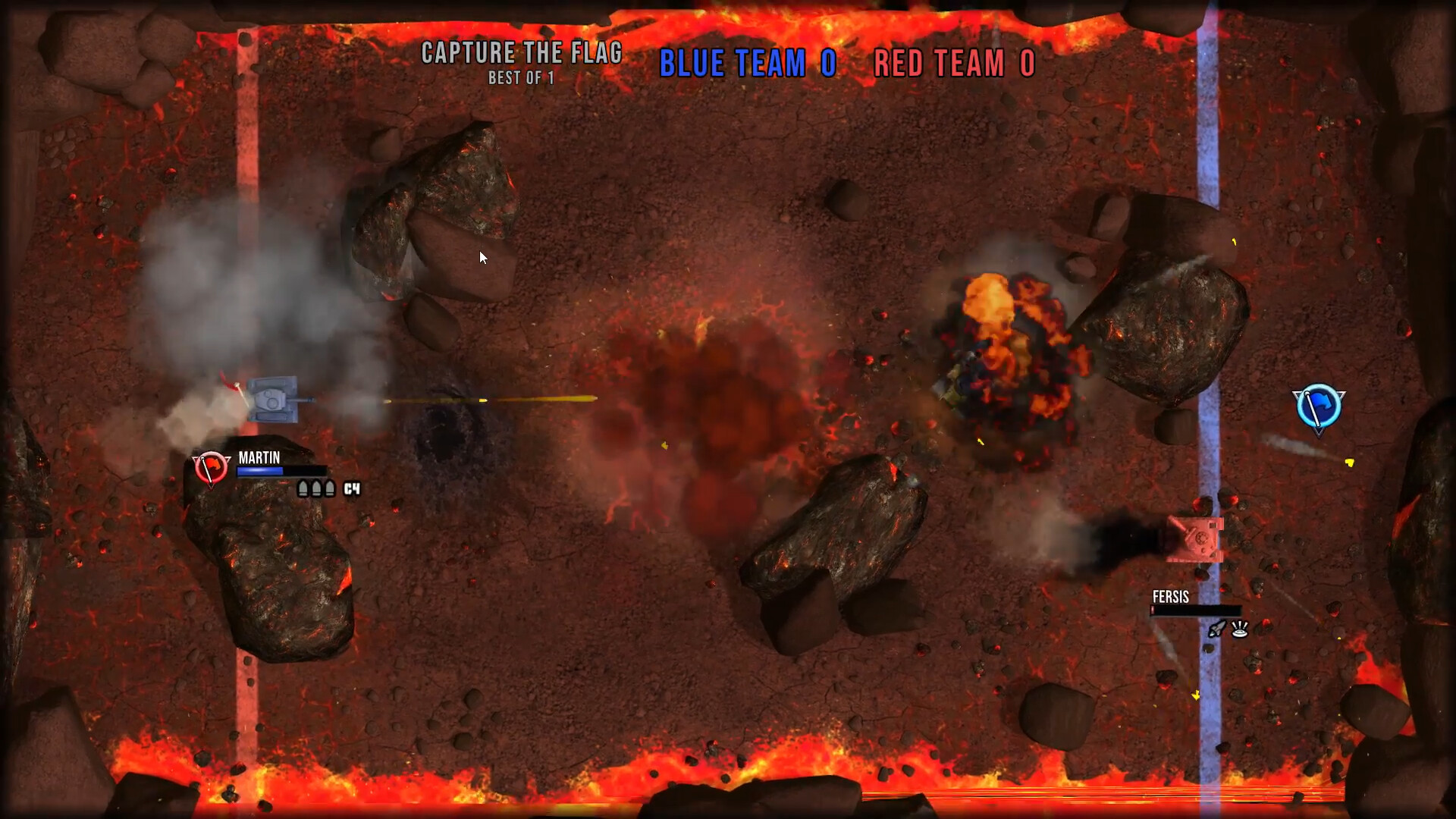The image size is (1456, 819).
Task: Select the mine icon under Fersis
Action: pos(1240,629)
